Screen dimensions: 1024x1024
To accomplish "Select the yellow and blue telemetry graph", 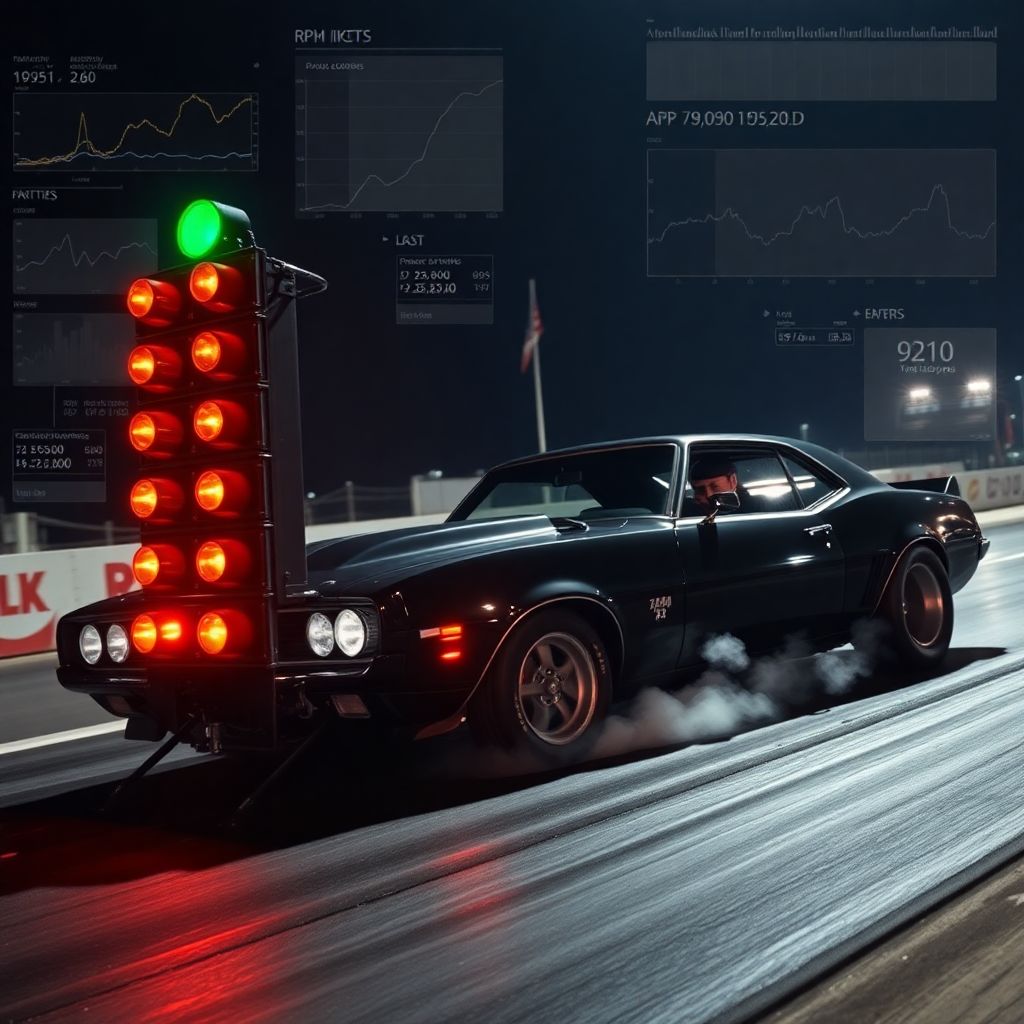I will pyautogui.click(x=135, y=131).
